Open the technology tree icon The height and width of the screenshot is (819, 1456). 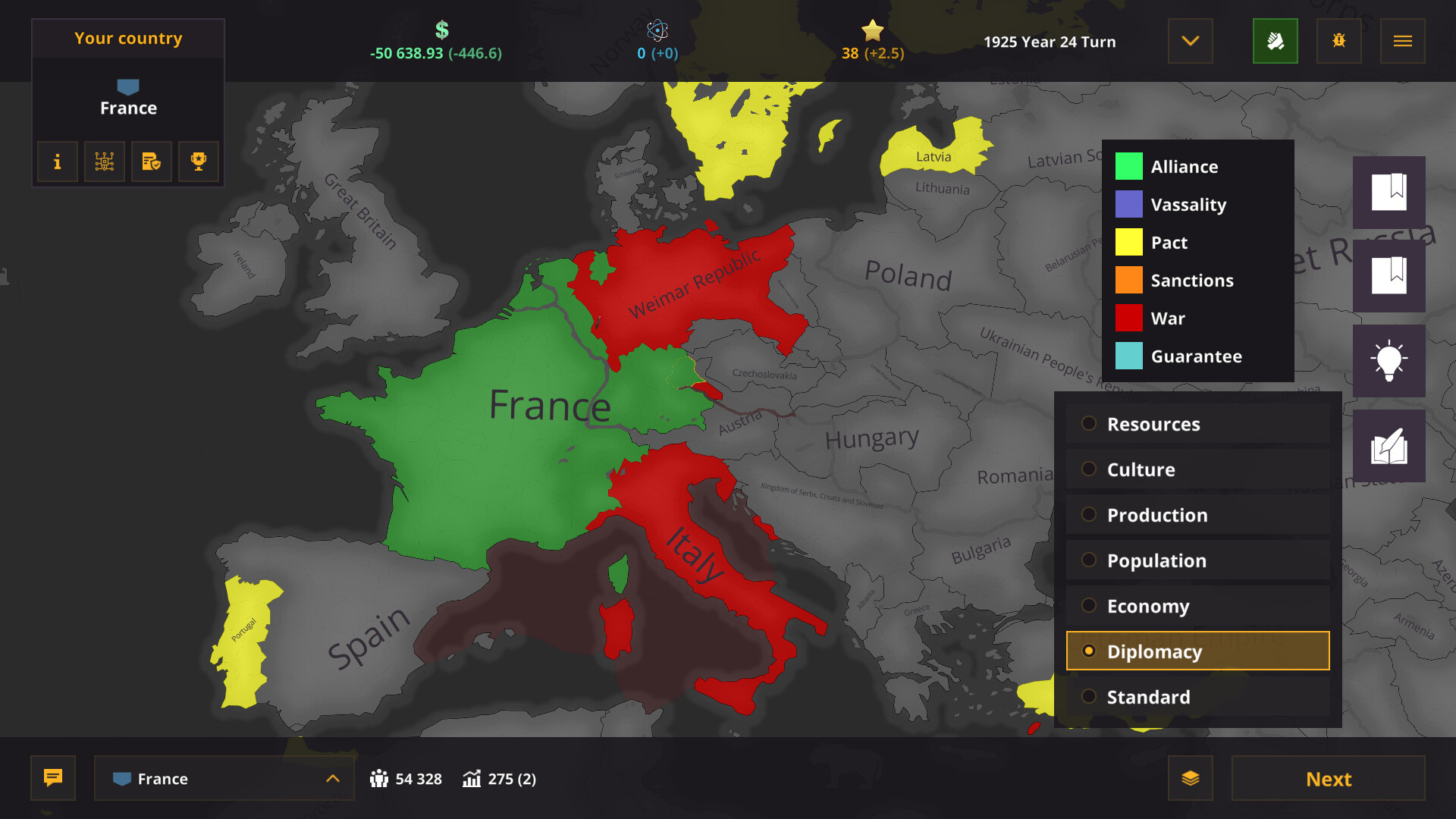[x=104, y=162]
